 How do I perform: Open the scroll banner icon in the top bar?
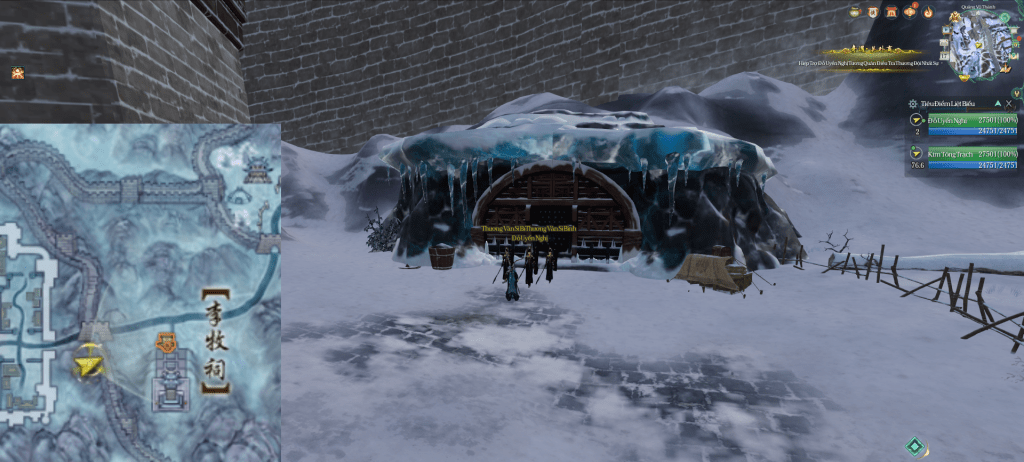tap(874, 12)
